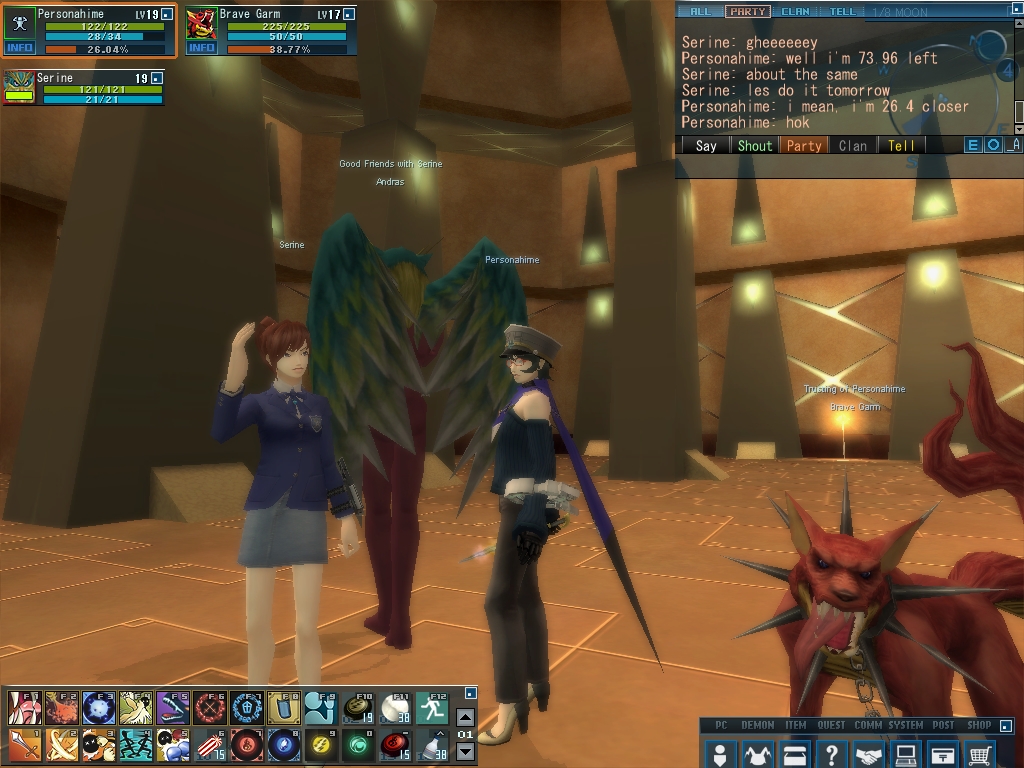Switch hotbar page with the up arrow

point(465,717)
